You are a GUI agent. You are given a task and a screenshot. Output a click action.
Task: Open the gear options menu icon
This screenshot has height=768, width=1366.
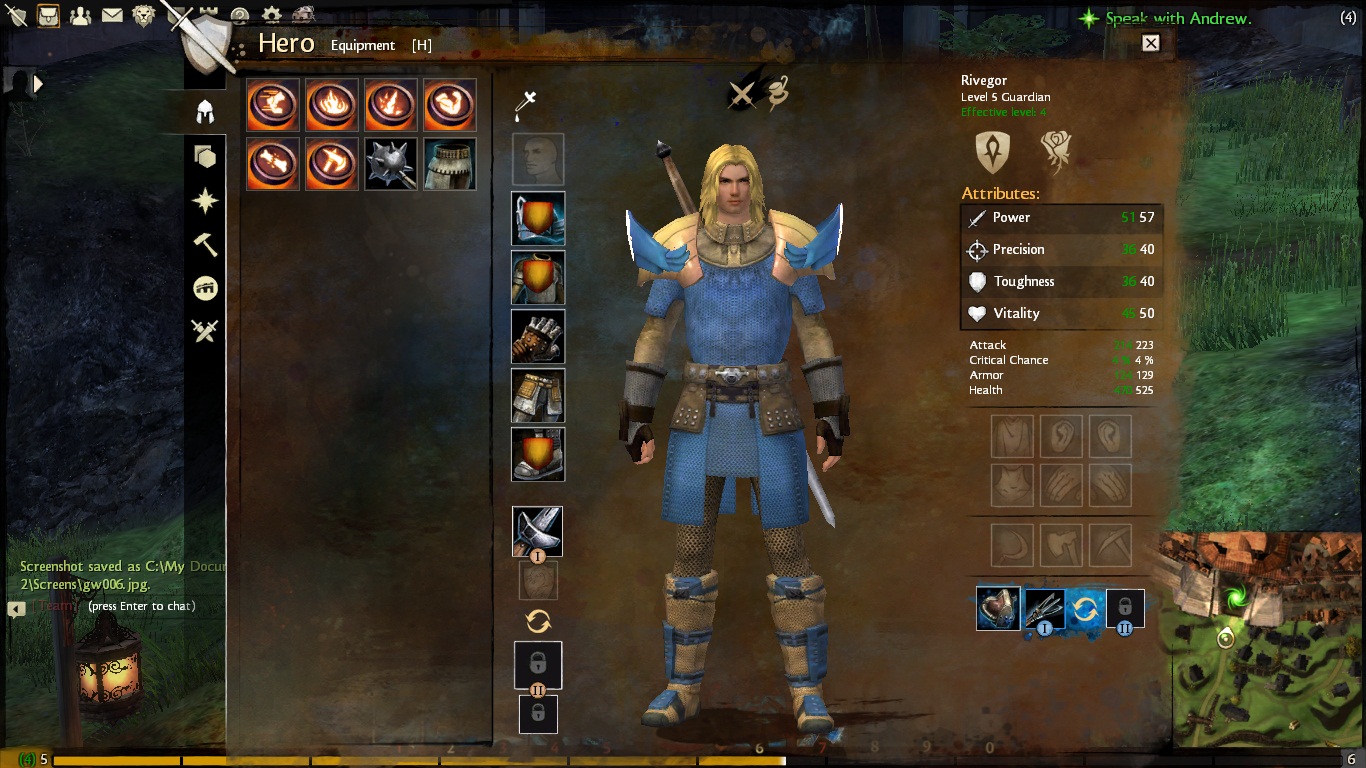tap(271, 15)
